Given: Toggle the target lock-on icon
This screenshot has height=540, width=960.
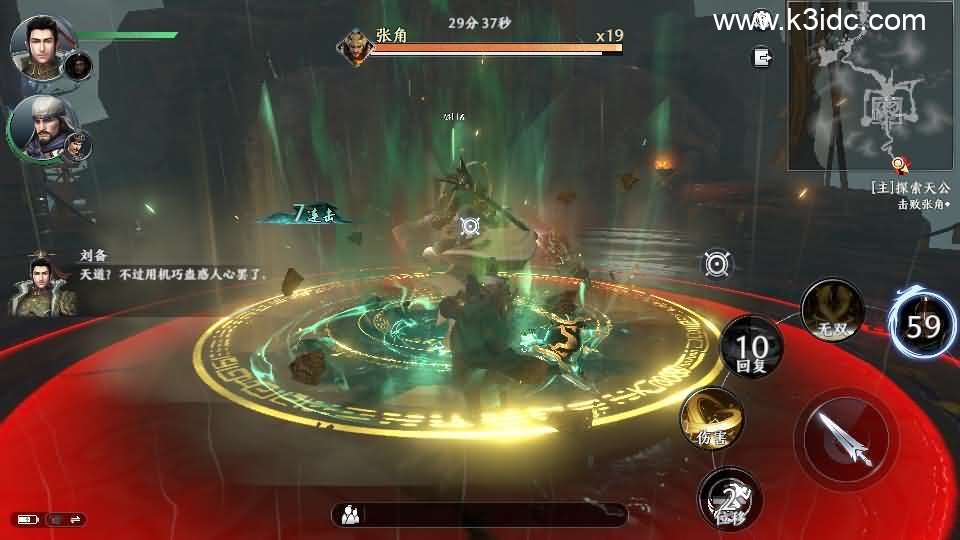Looking at the screenshot, I should click(717, 264).
